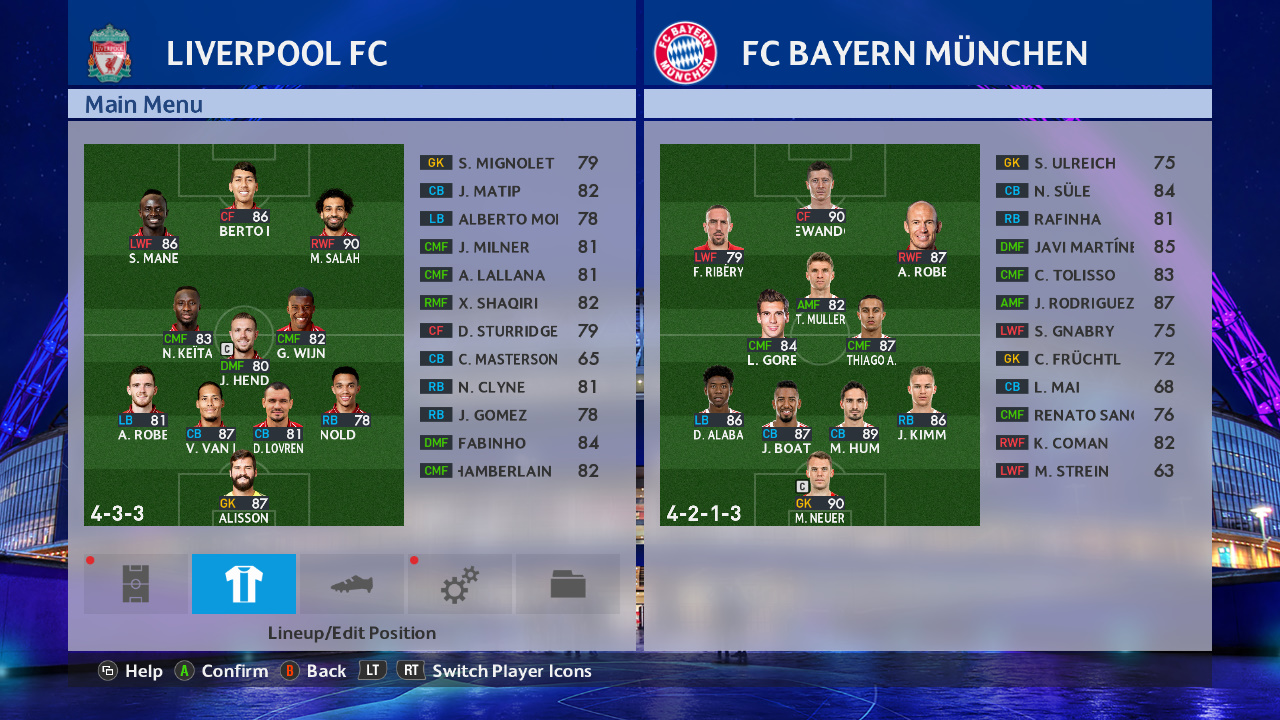Pick K. Coman from Bayern's bench list

(x=1083, y=443)
